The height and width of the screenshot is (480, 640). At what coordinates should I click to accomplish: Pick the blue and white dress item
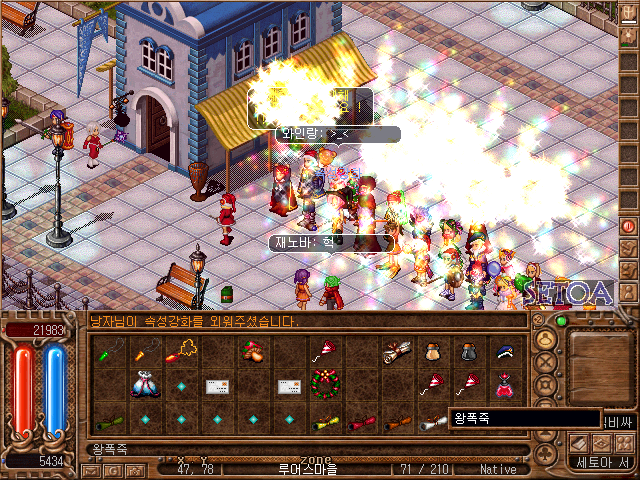[145, 384]
